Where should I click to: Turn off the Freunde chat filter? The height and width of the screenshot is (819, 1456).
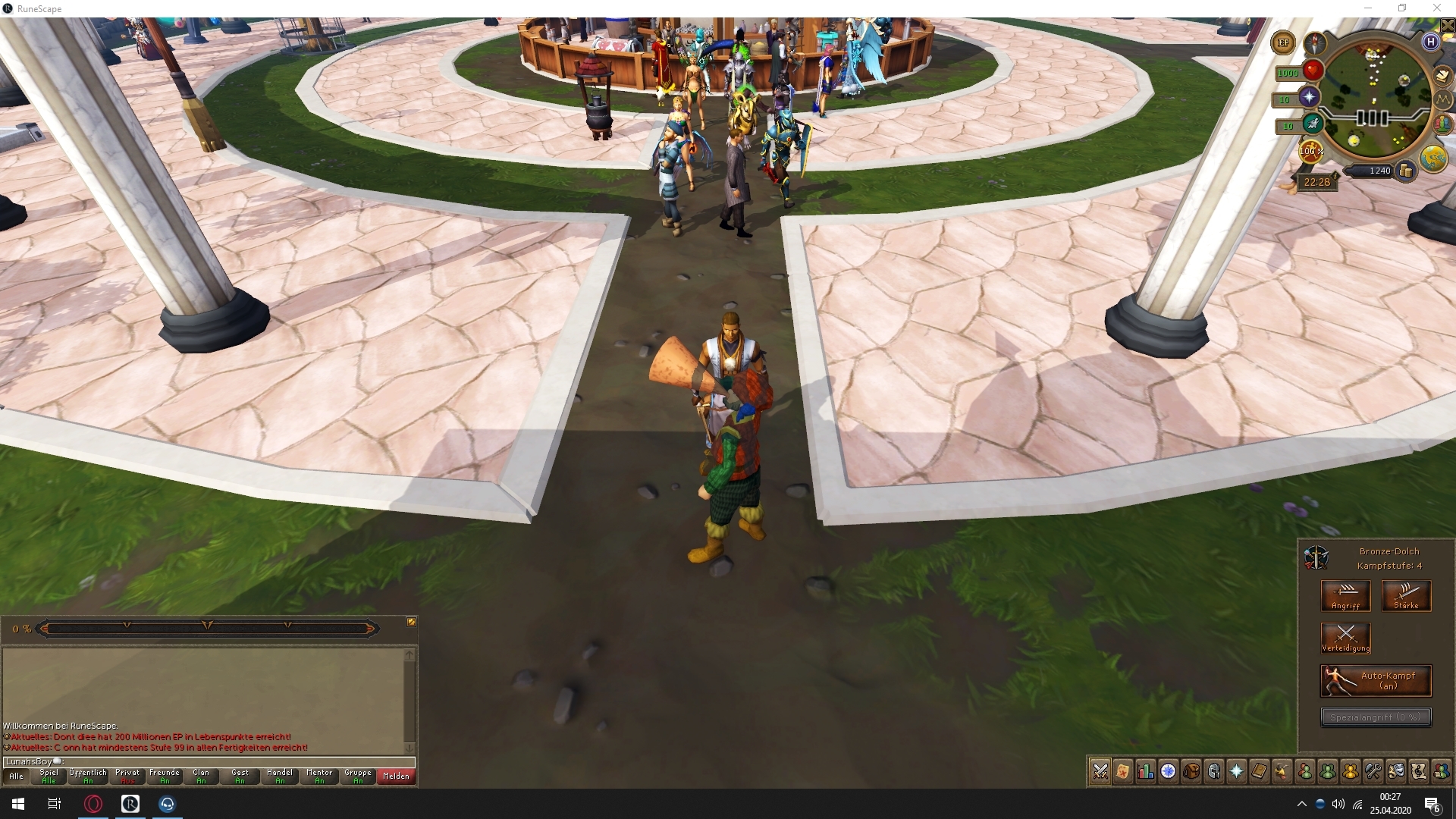165,775
